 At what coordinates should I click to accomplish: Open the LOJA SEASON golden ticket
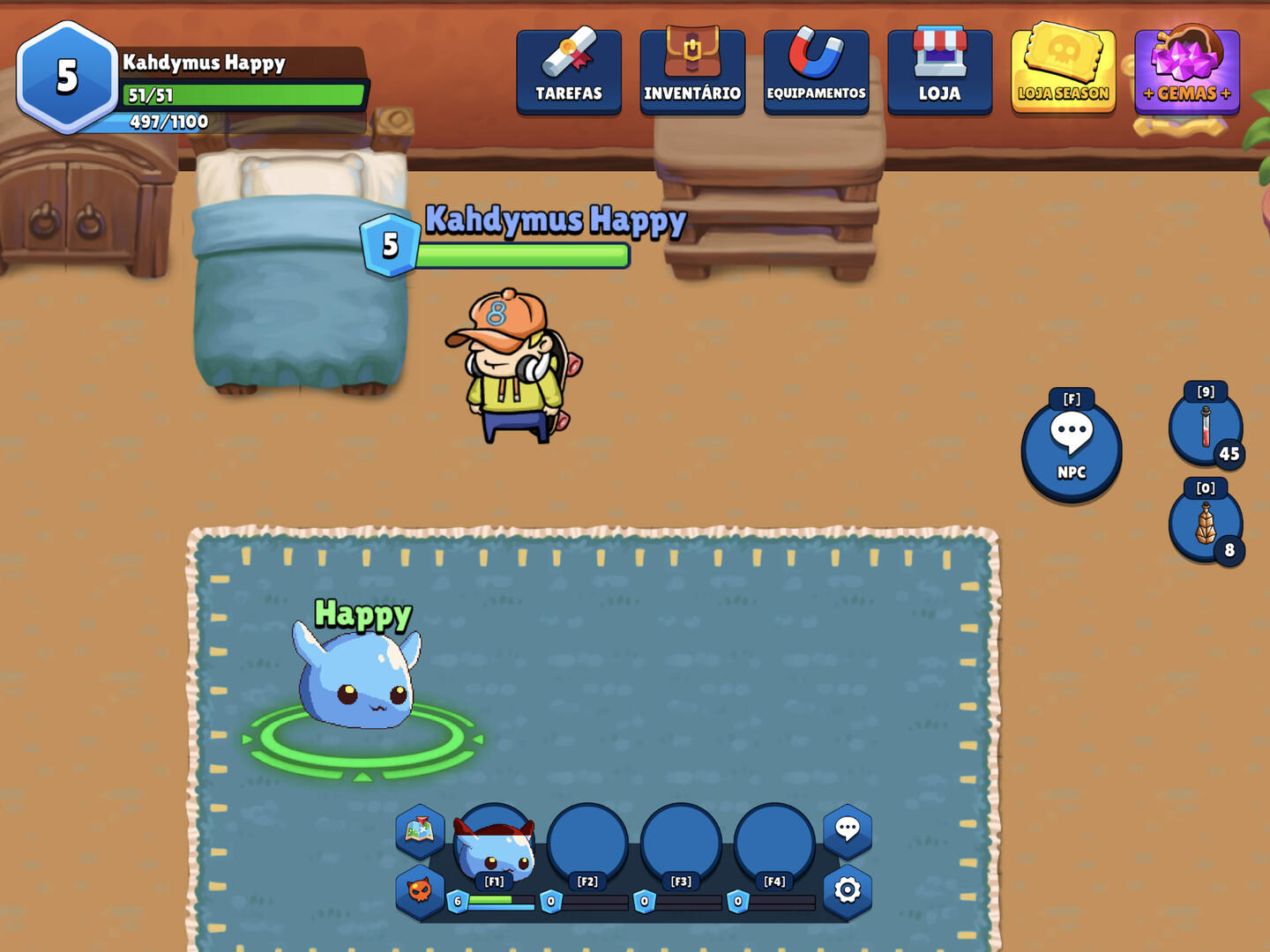click(x=1063, y=71)
